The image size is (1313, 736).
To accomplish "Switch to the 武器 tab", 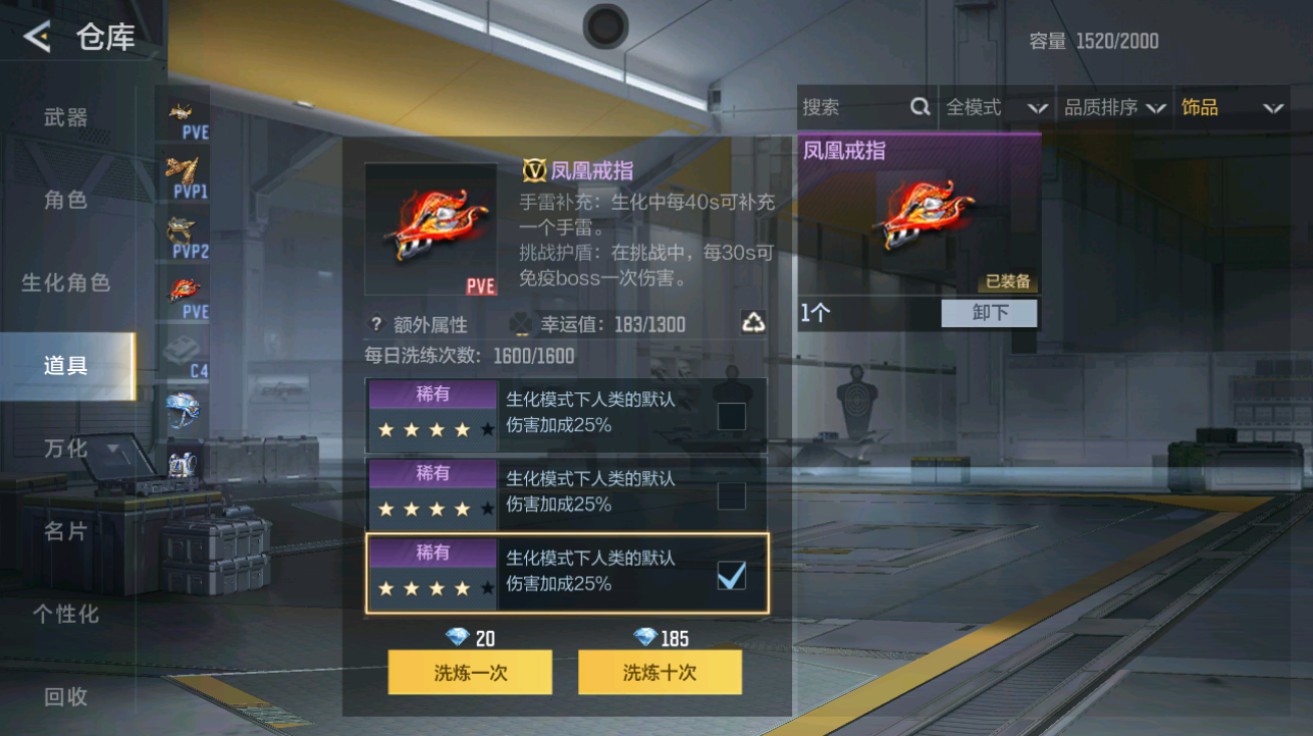I will pyautogui.click(x=65, y=116).
